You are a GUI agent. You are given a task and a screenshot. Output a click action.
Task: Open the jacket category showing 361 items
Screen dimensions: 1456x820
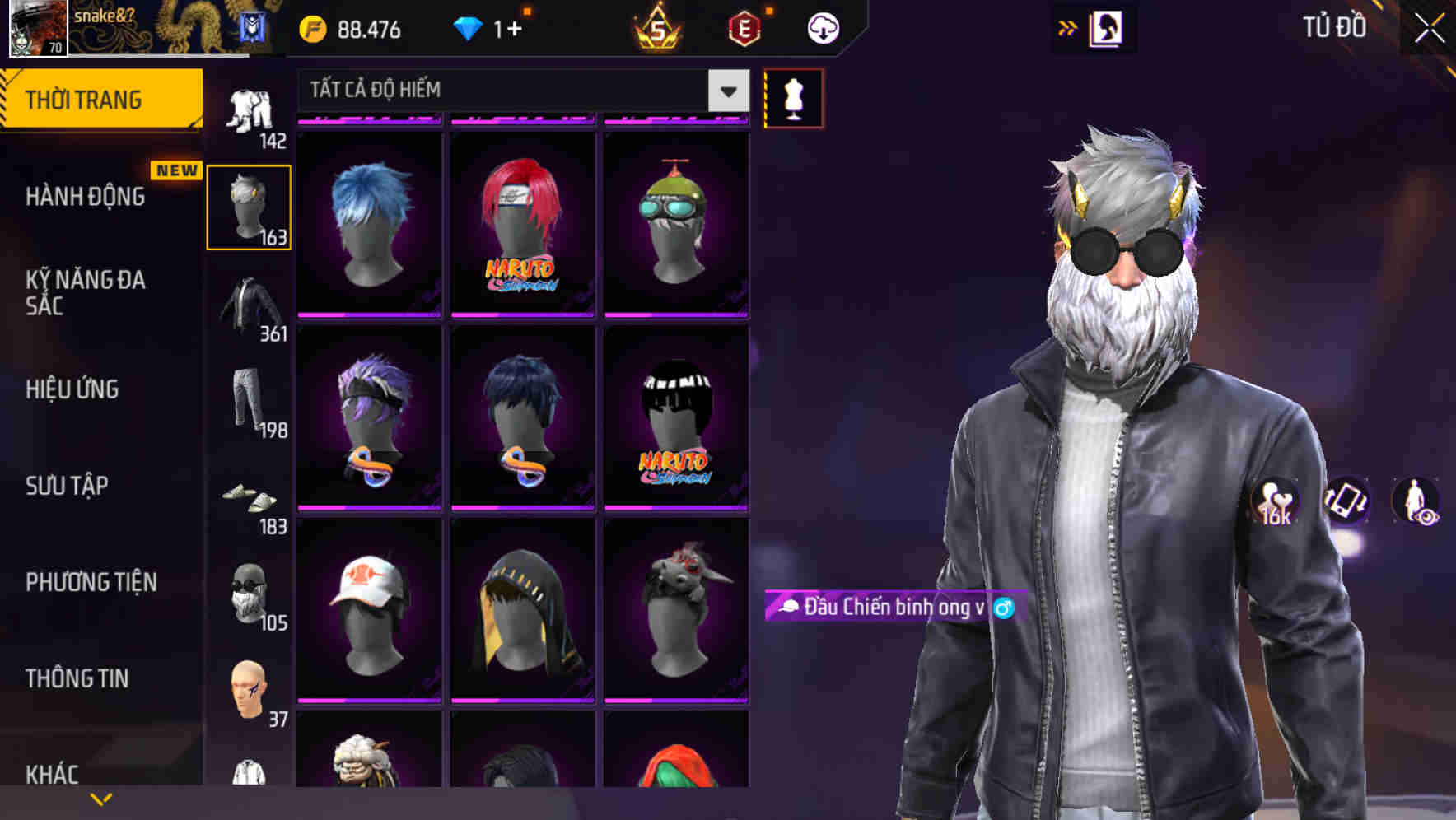click(x=249, y=303)
